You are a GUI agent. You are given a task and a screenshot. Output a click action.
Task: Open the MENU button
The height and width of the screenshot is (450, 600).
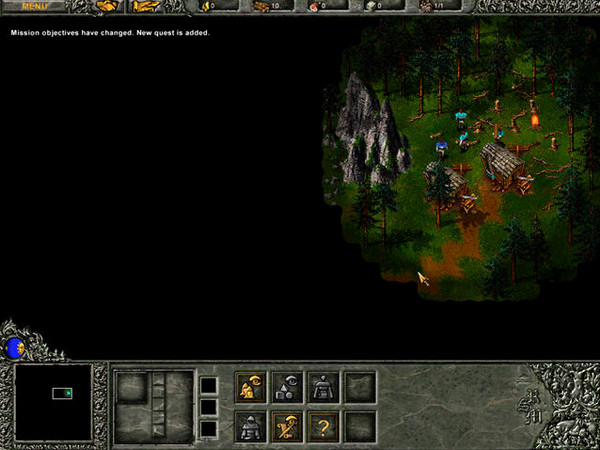[34, 6]
